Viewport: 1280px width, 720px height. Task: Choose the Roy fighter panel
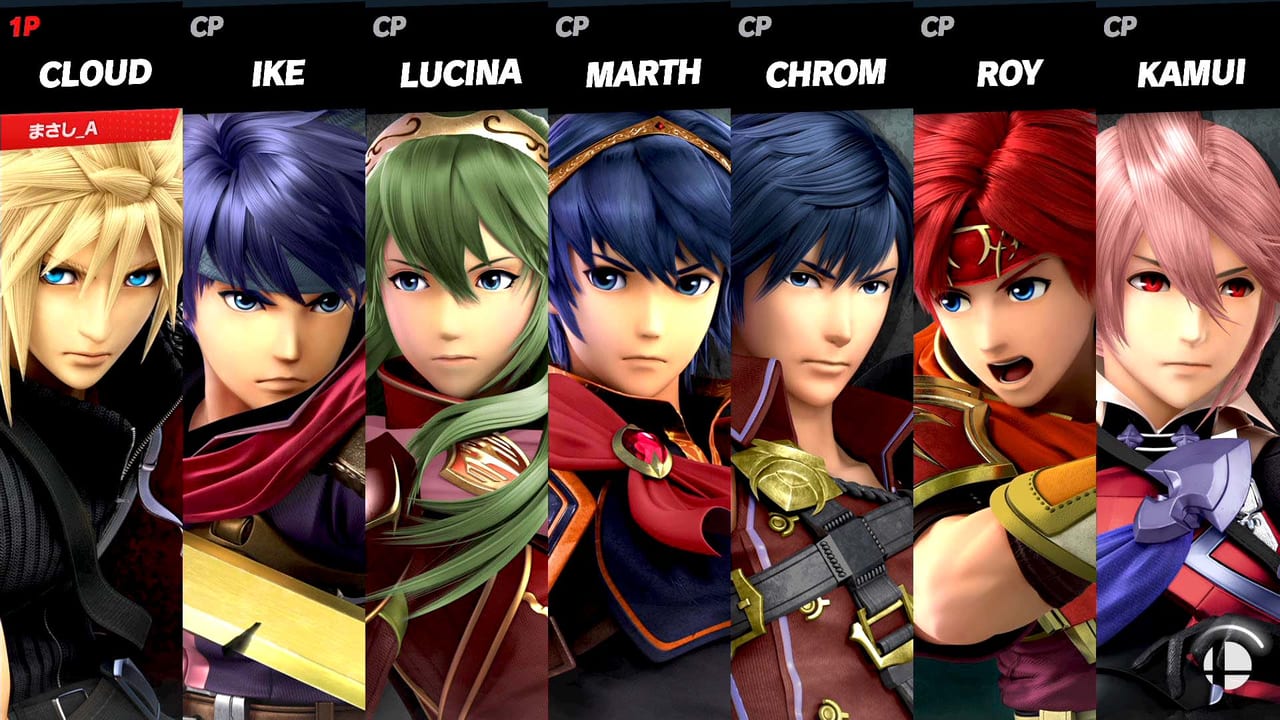coord(1005,400)
